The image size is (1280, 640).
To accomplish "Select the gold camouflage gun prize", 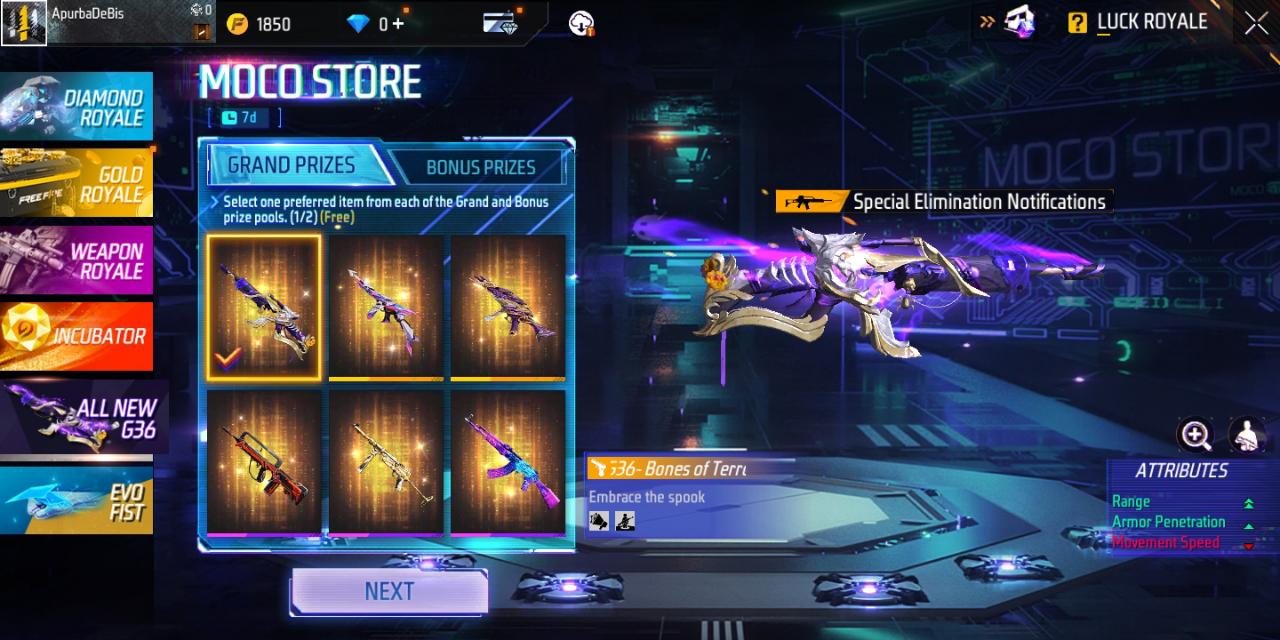I will (x=386, y=461).
